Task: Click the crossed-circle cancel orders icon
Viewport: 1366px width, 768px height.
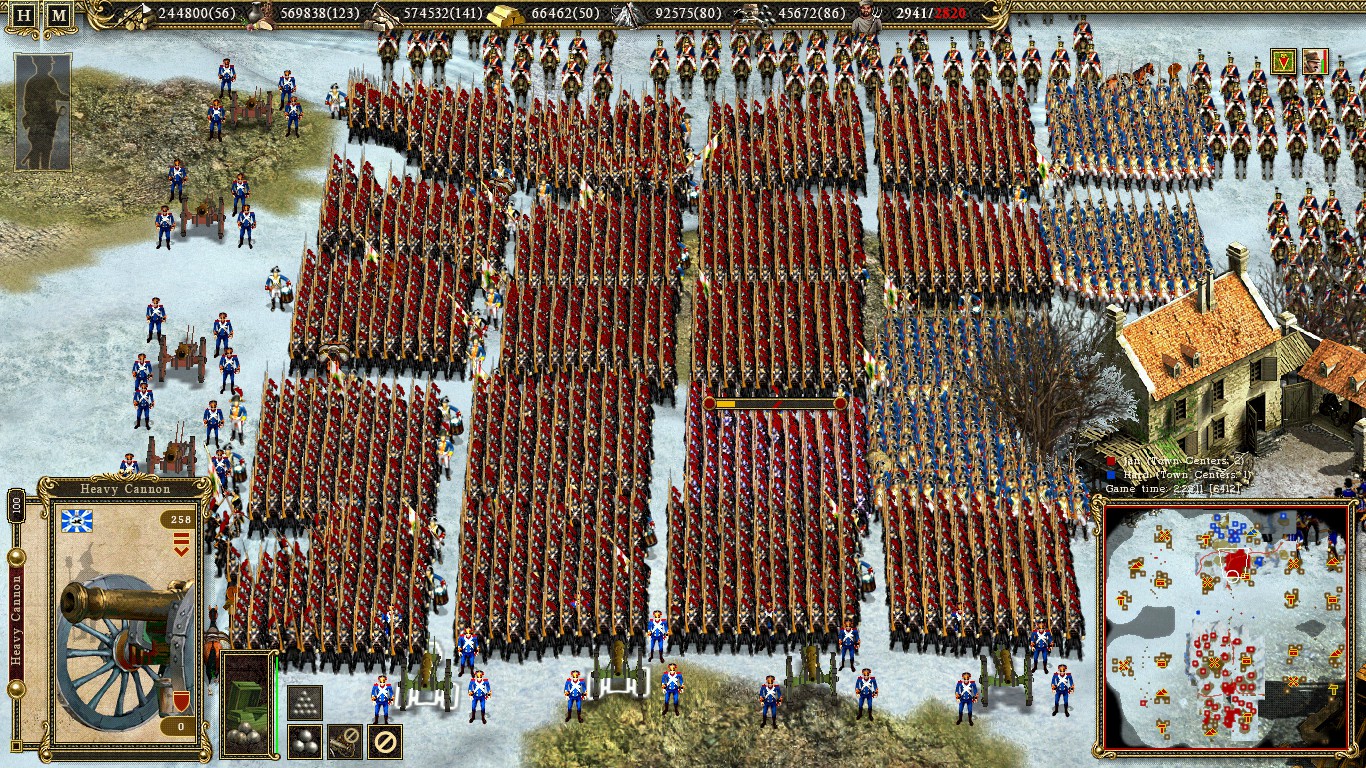Action: [384, 739]
